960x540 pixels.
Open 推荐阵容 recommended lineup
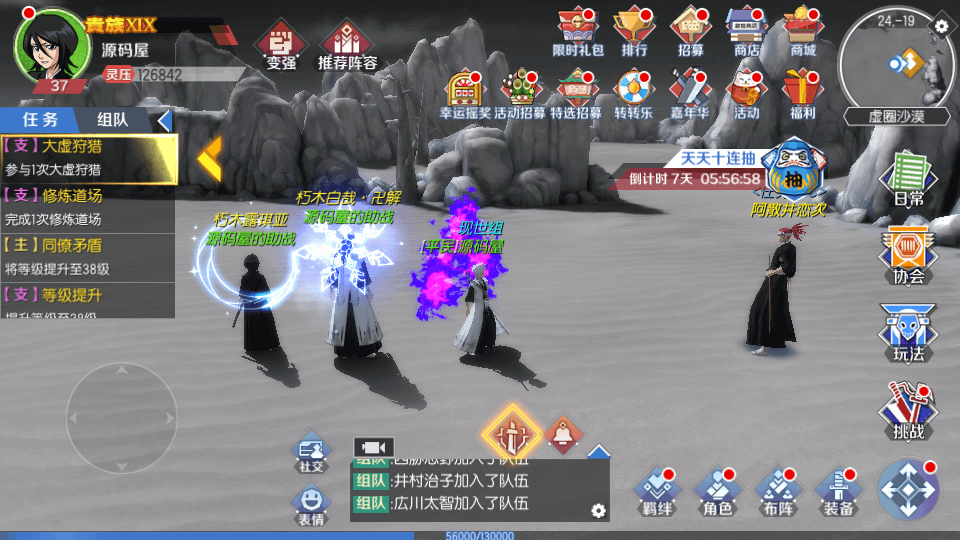click(347, 47)
